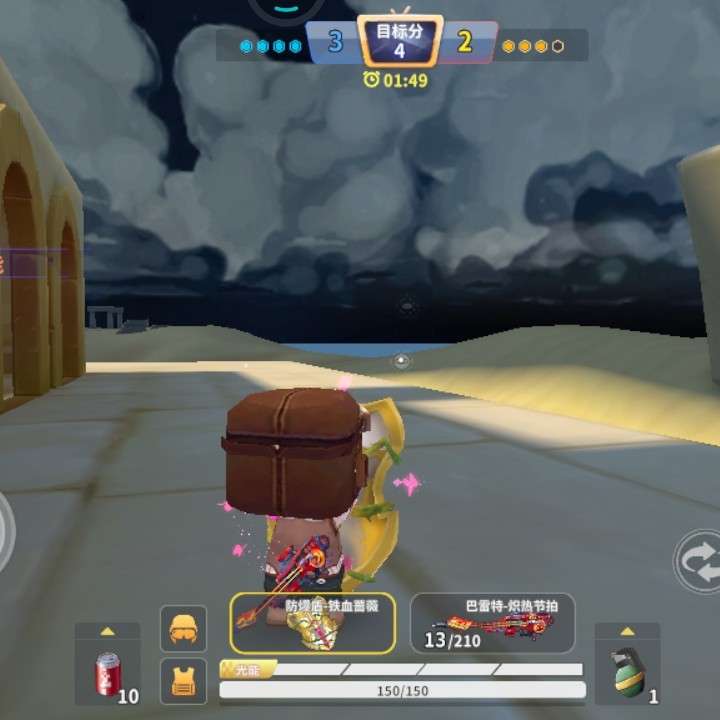The width and height of the screenshot is (720, 720).
Task: Tap the helmet equipment icon
Action: pos(183,628)
